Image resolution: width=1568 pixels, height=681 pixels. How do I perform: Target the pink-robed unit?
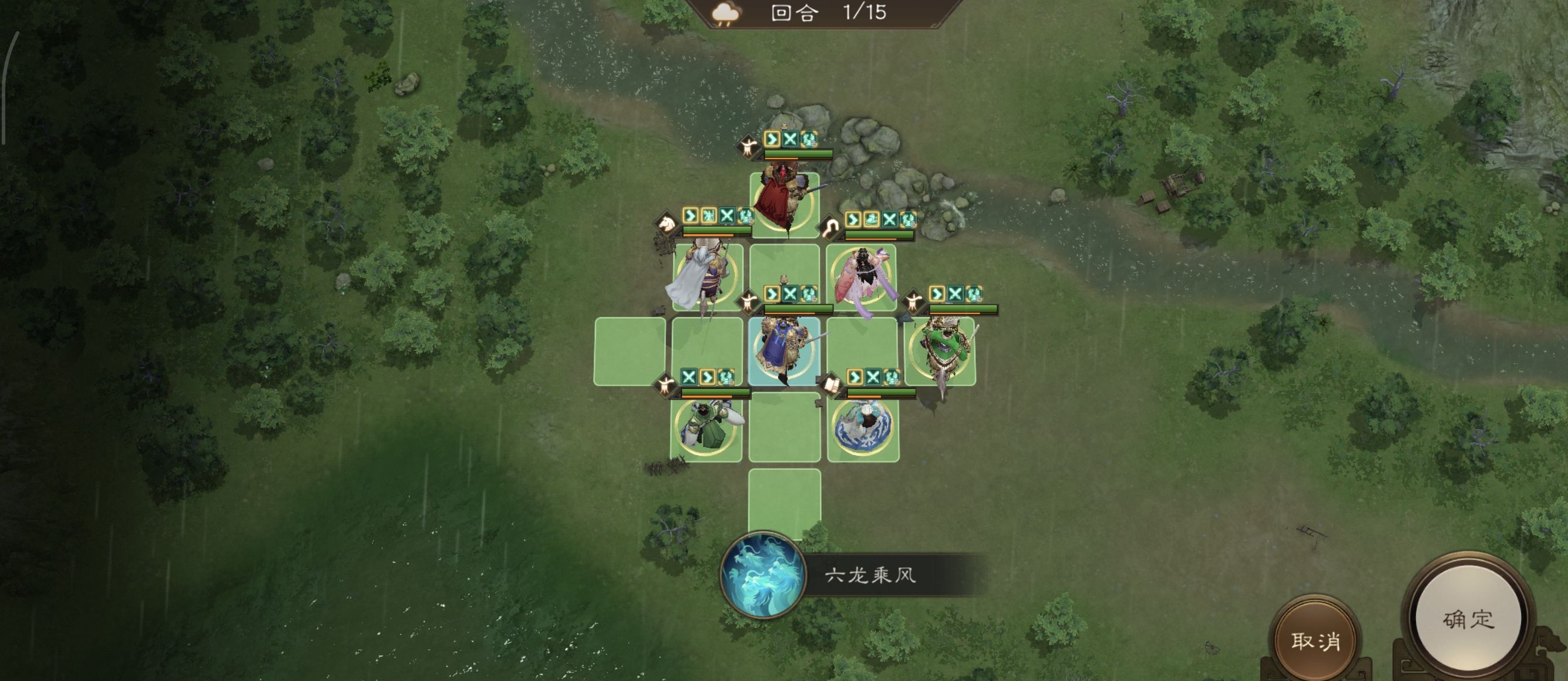pyautogui.click(x=862, y=278)
